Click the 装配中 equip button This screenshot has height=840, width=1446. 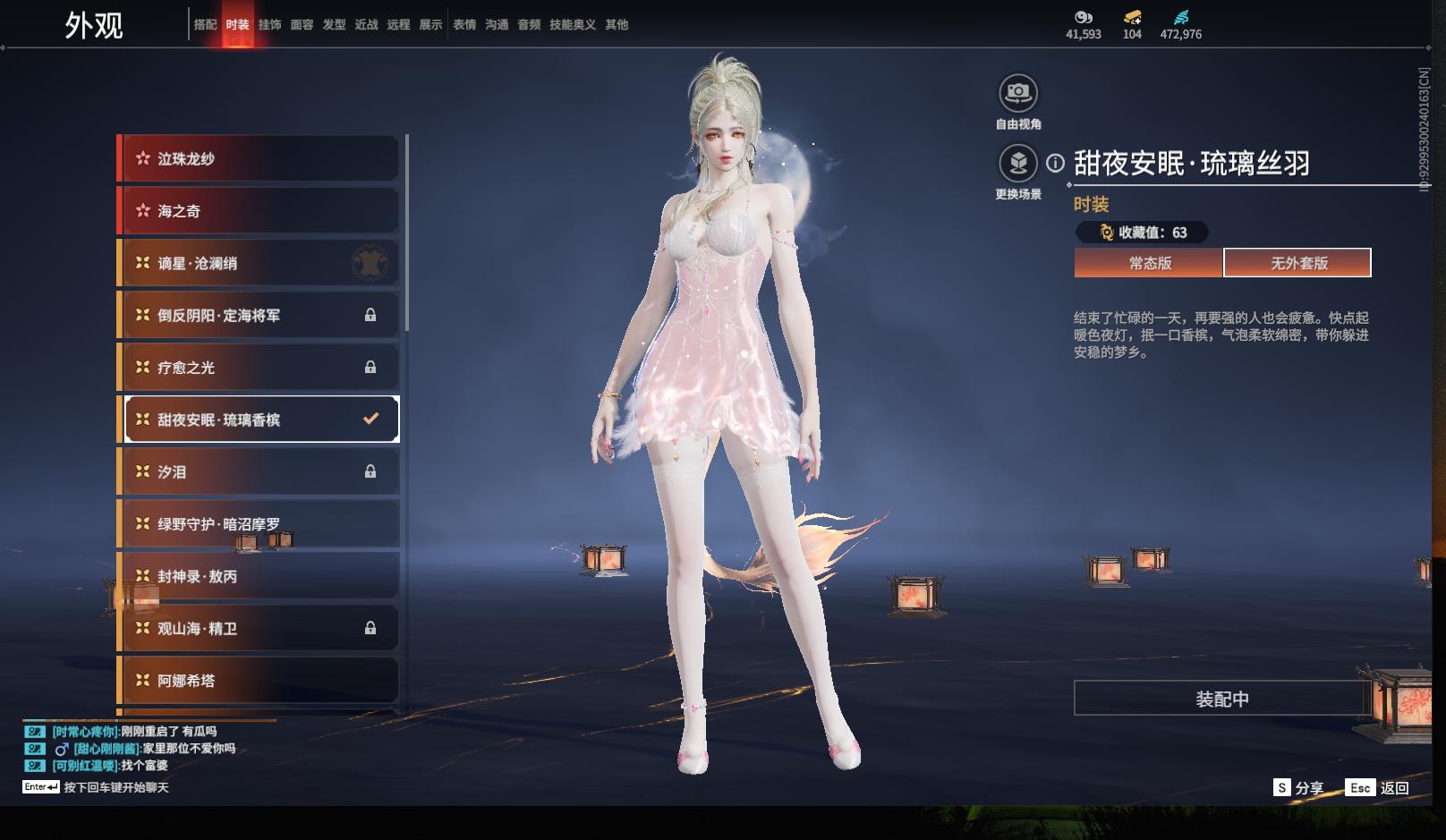1221,699
